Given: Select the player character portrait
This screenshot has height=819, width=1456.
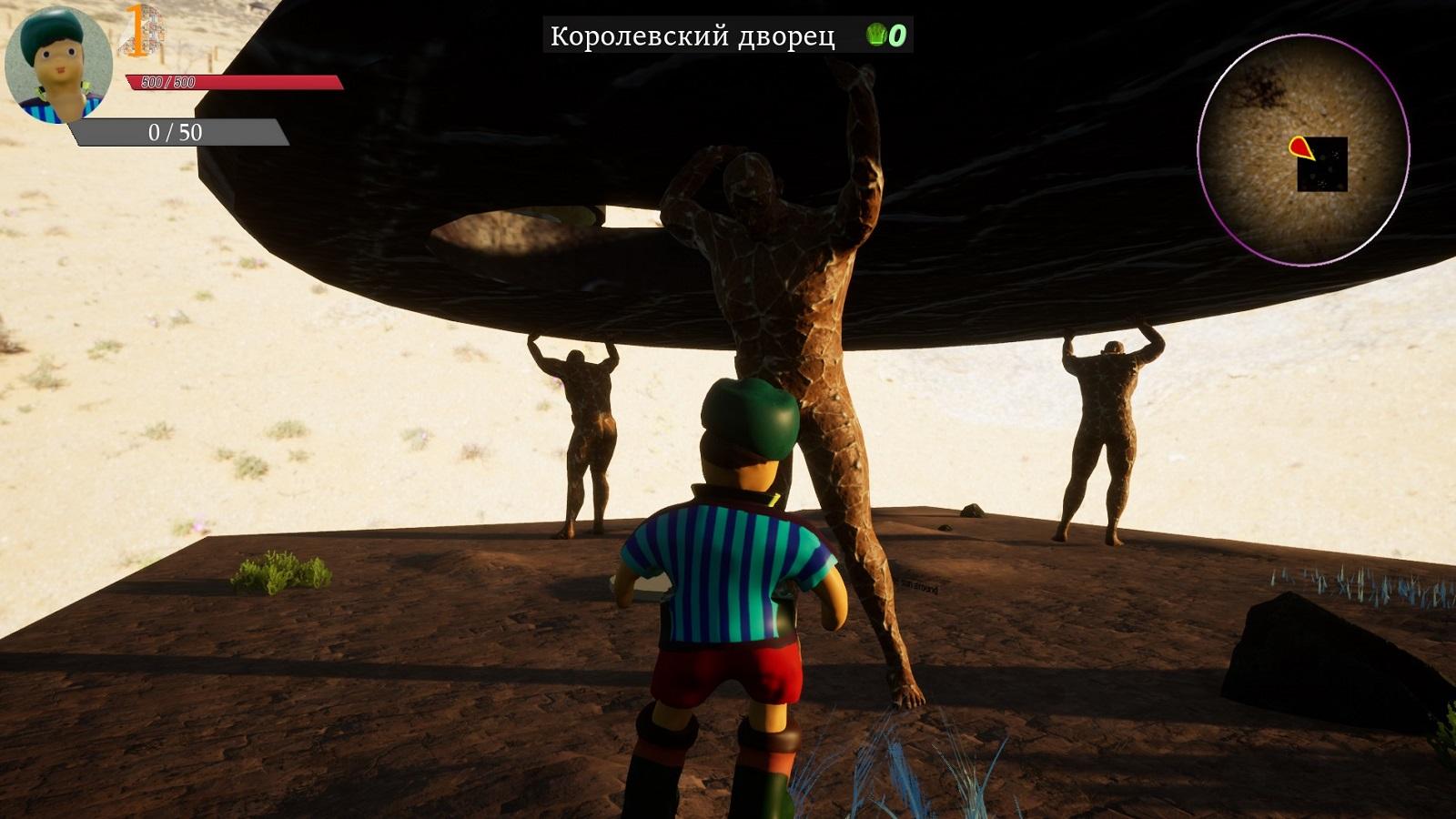Looking at the screenshot, I should click(x=59, y=64).
